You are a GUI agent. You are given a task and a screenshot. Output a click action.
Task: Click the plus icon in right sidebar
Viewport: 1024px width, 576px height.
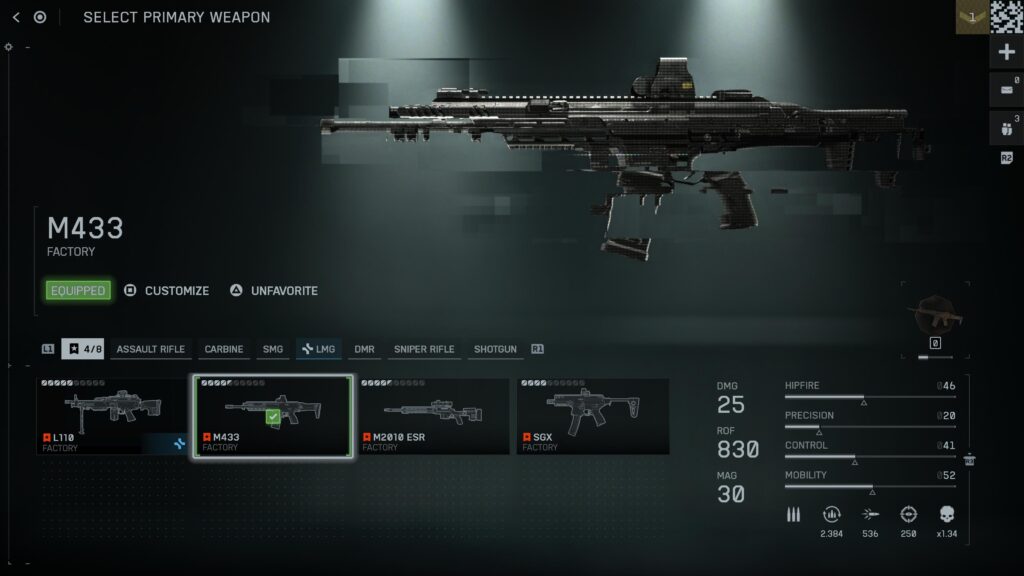(1006, 52)
